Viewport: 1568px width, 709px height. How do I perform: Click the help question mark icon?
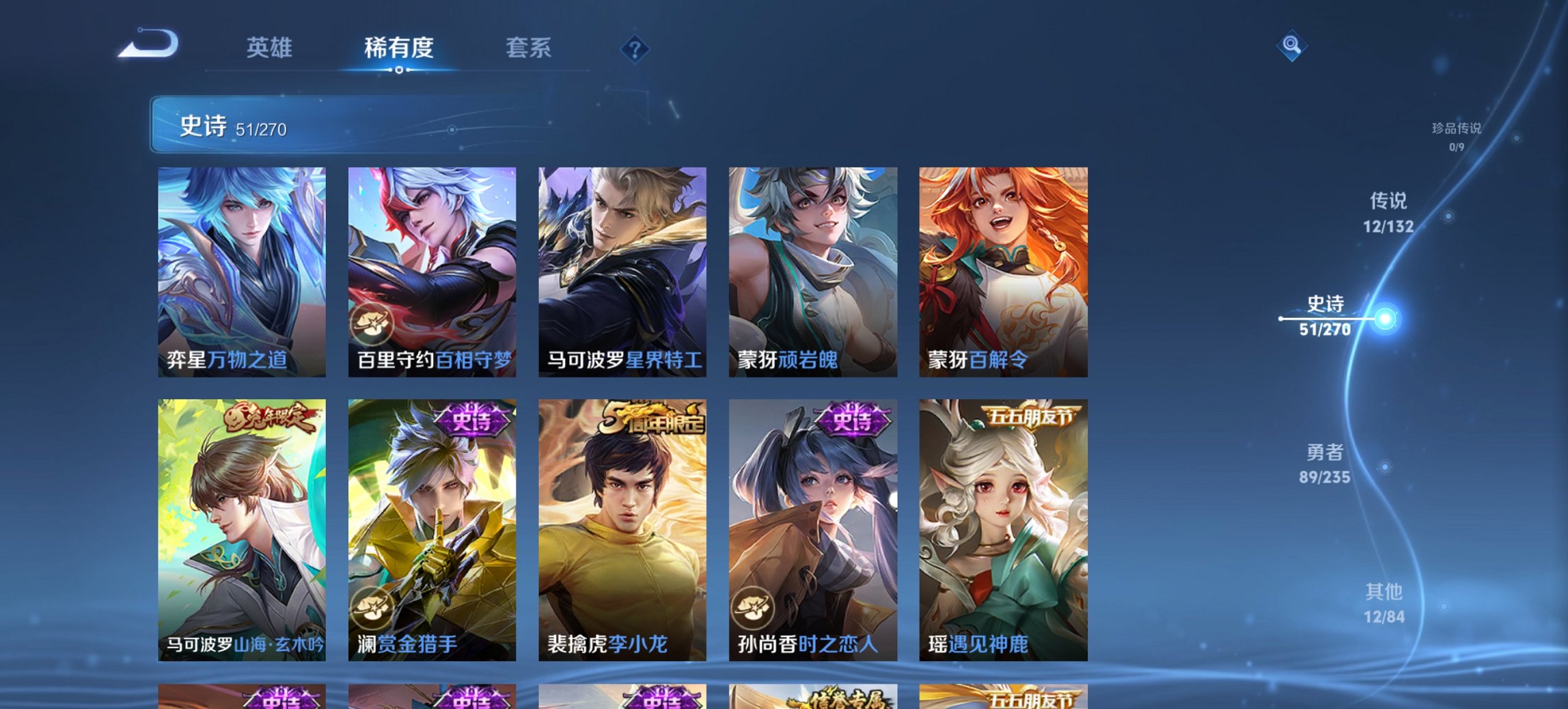pos(635,48)
